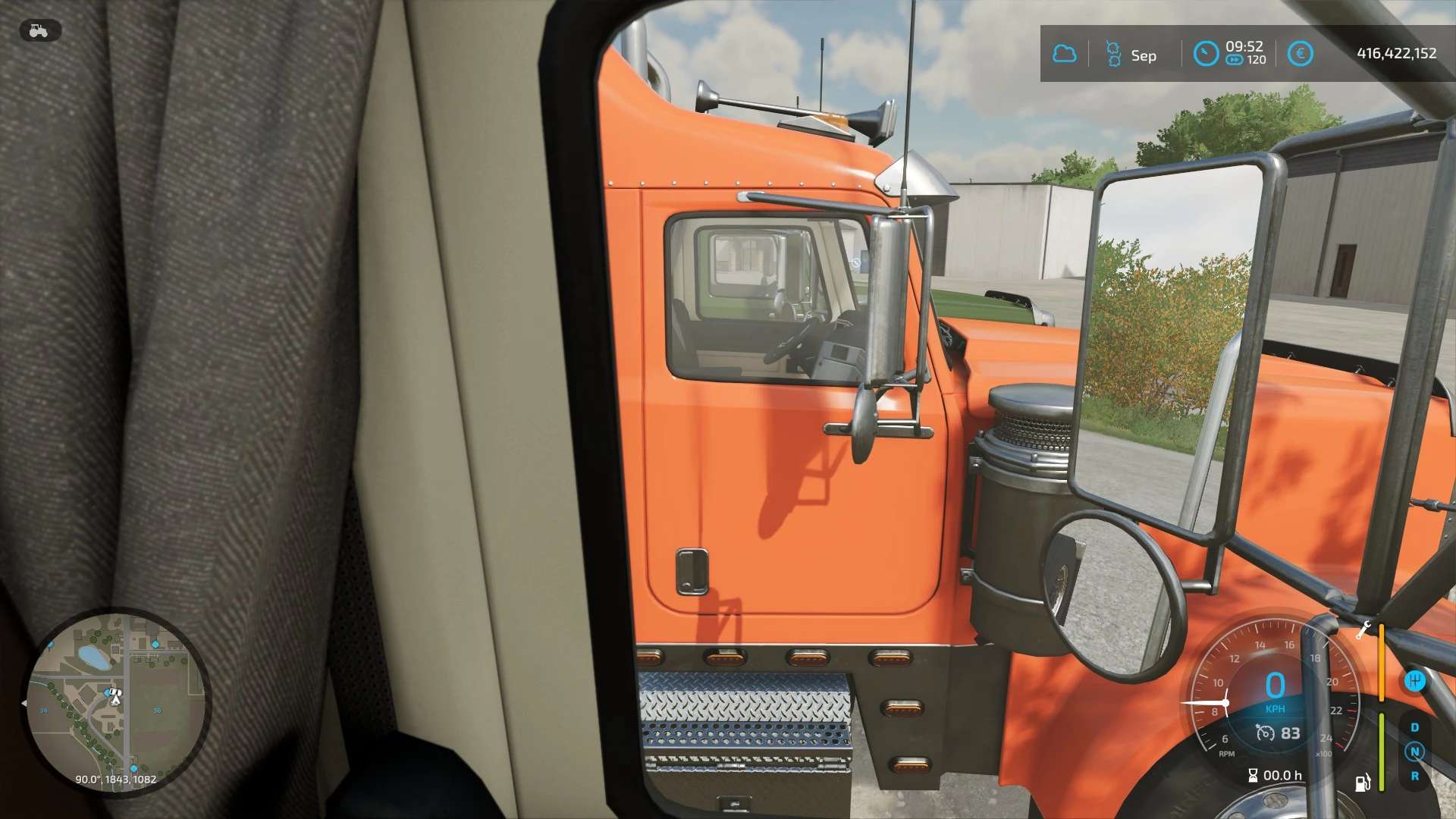Toggle the cruise control speed icon
This screenshot has width=1456, height=819.
click(1265, 733)
